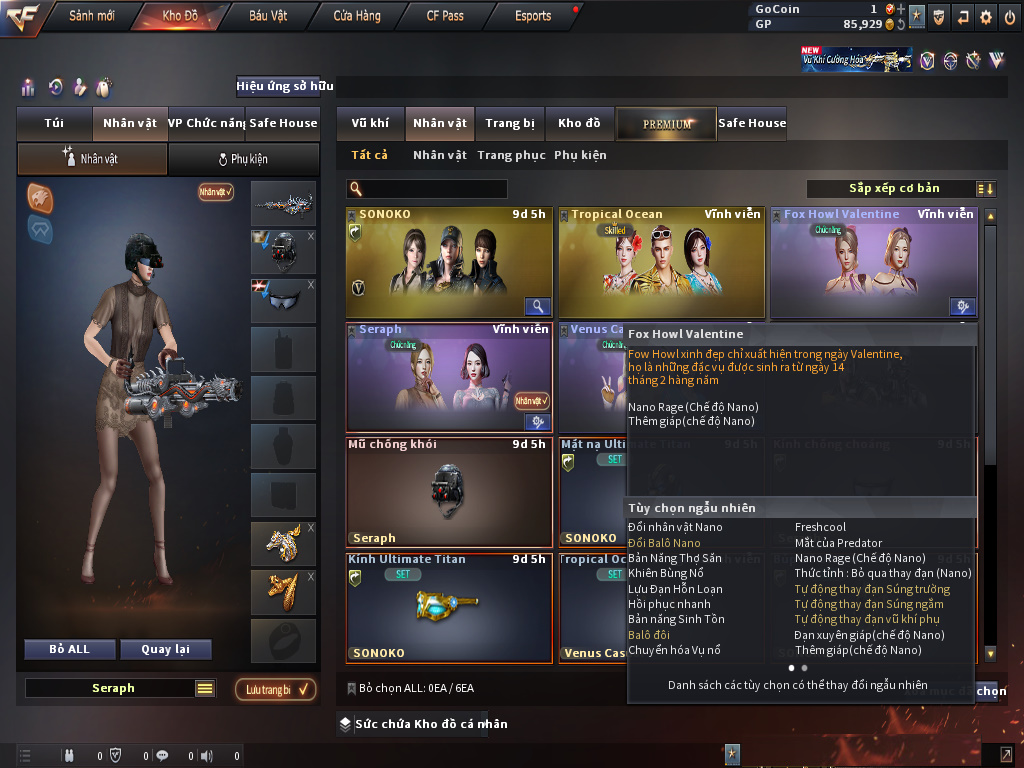Image resolution: width=1024 pixels, height=768 pixels.
Task: Click the Bỏ ALL button
Action: tap(69, 649)
